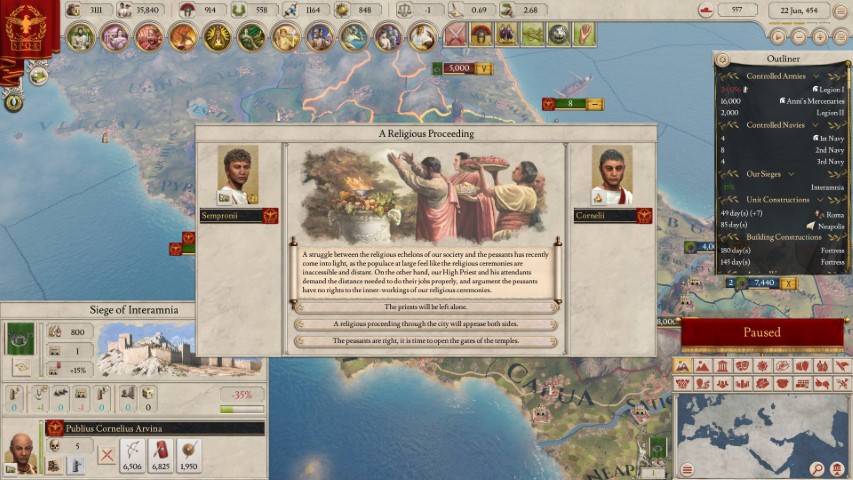Viewport: 853px width, 480px height.
Task: Pick "The peasants are right" temple gates option
Action: pyautogui.click(x=425, y=341)
